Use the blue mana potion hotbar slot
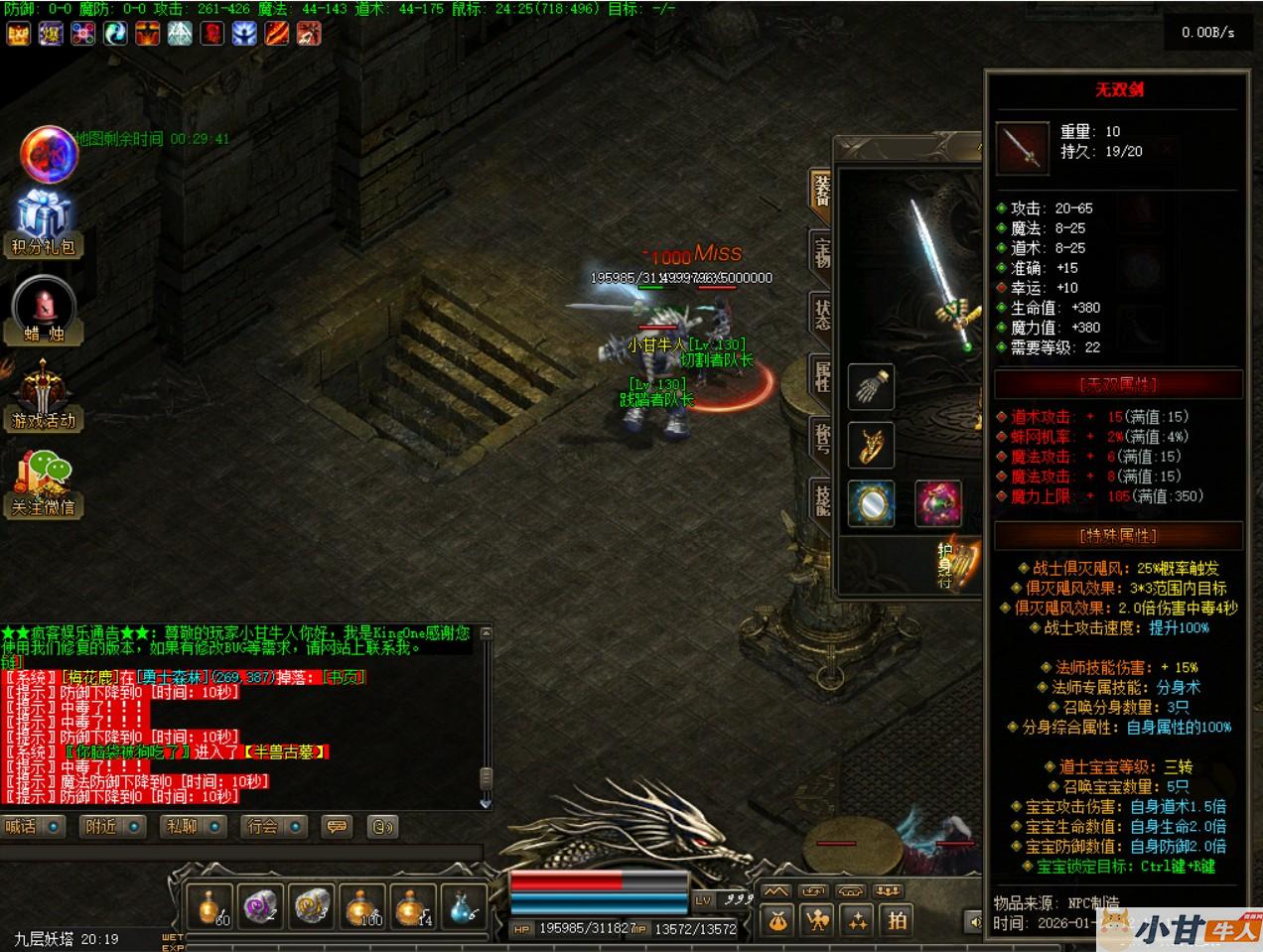Screen dimensions: 1263x952 [x=463, y=906]
